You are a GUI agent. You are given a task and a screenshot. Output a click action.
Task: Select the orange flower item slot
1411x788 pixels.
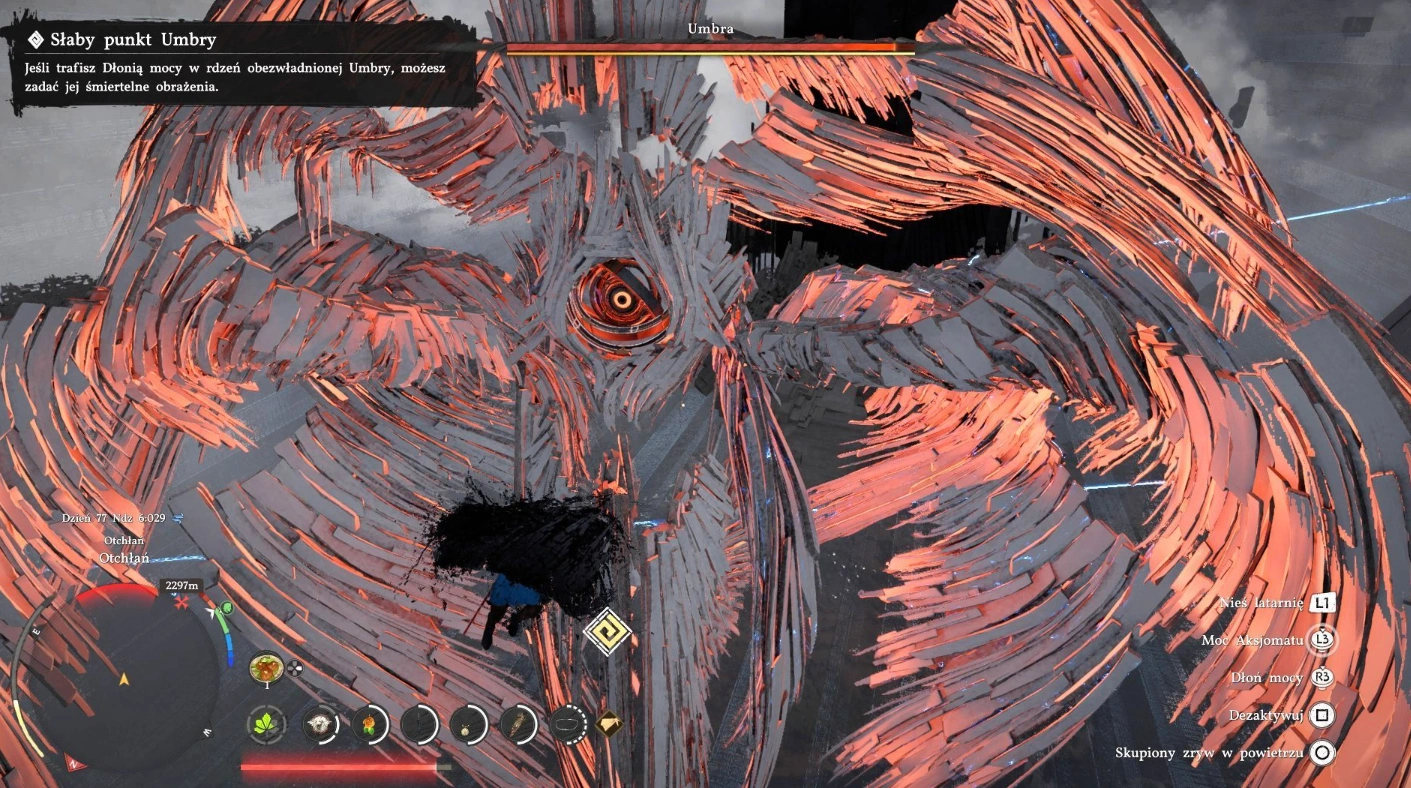369,724
